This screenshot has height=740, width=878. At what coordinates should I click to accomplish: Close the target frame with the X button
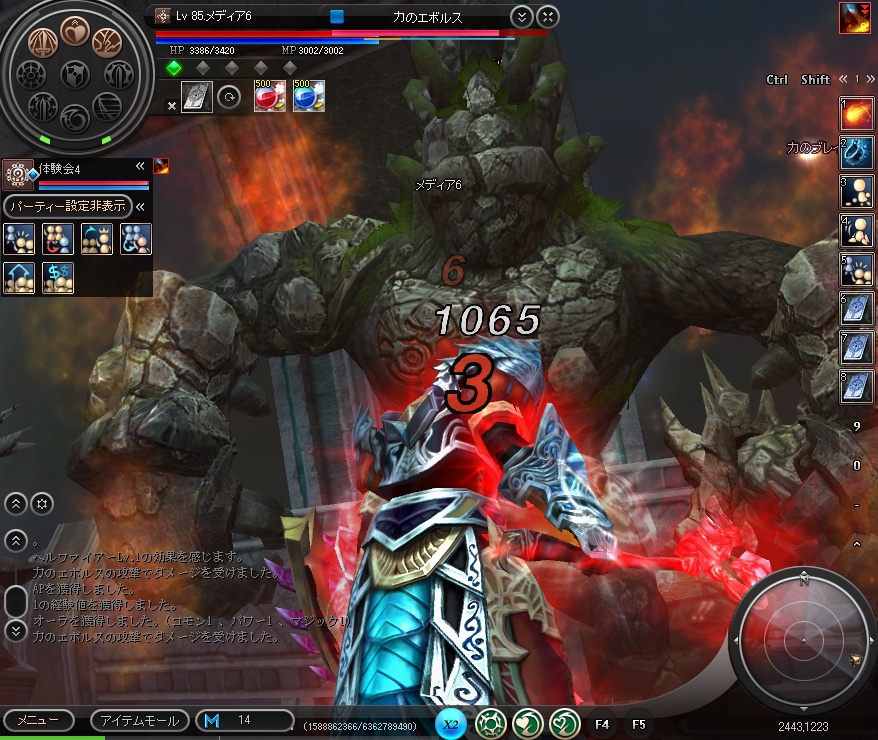[x=547, y=17]
